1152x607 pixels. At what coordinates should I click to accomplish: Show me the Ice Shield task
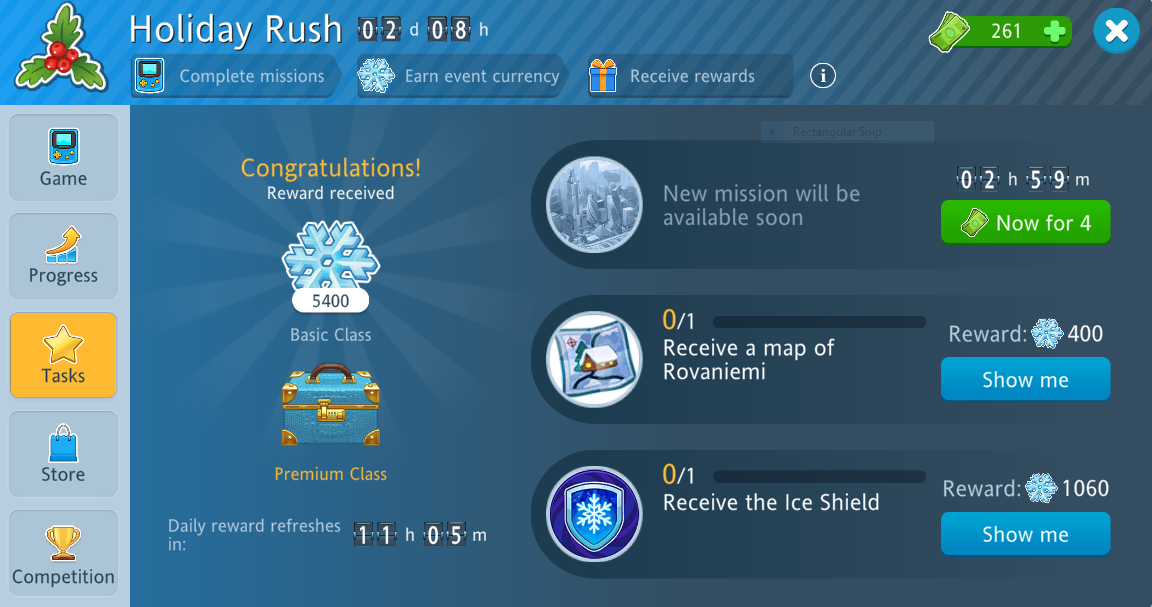(x=1025, y=534)
